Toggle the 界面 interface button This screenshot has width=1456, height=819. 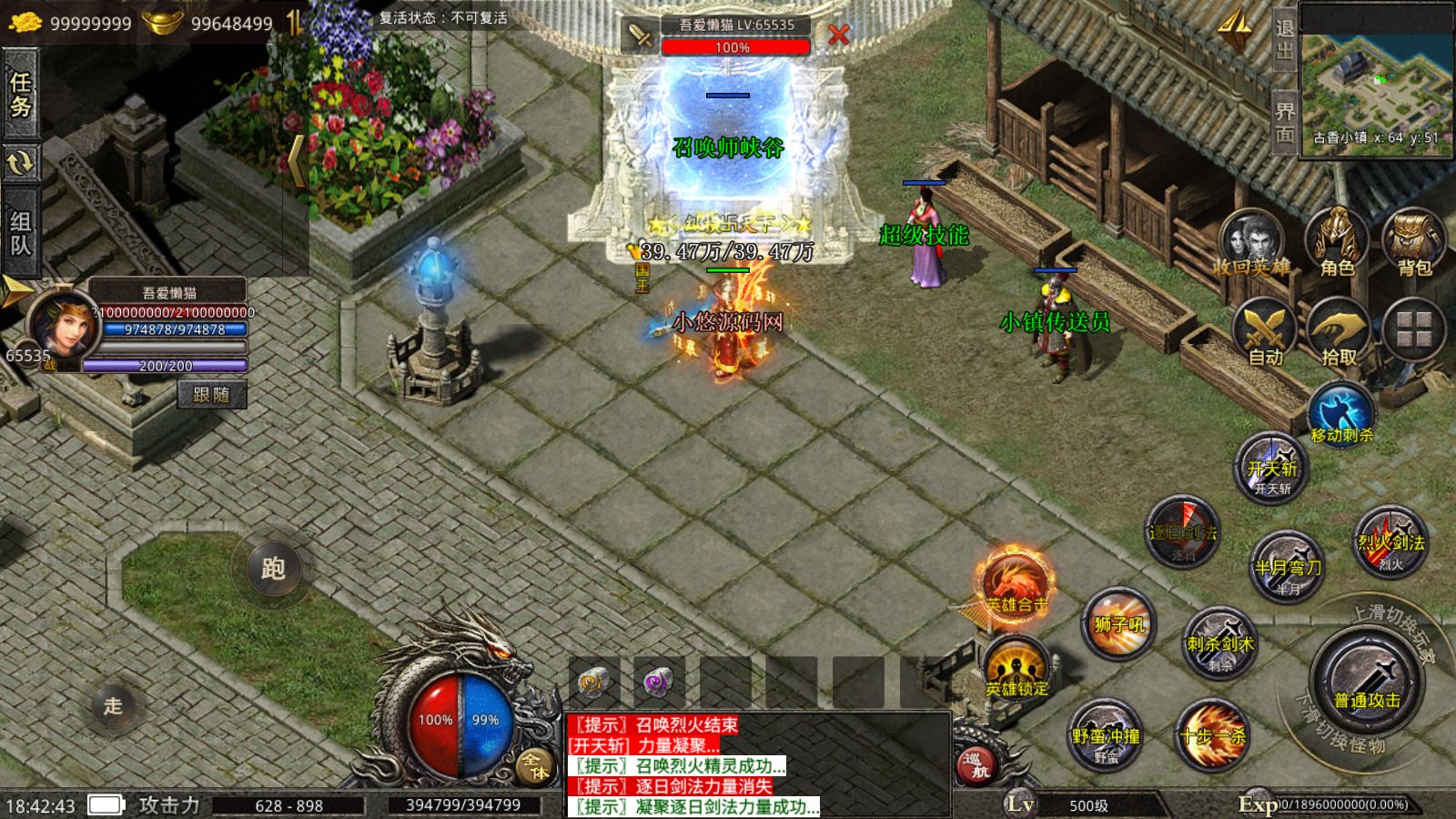click(x=1284, y=123)
